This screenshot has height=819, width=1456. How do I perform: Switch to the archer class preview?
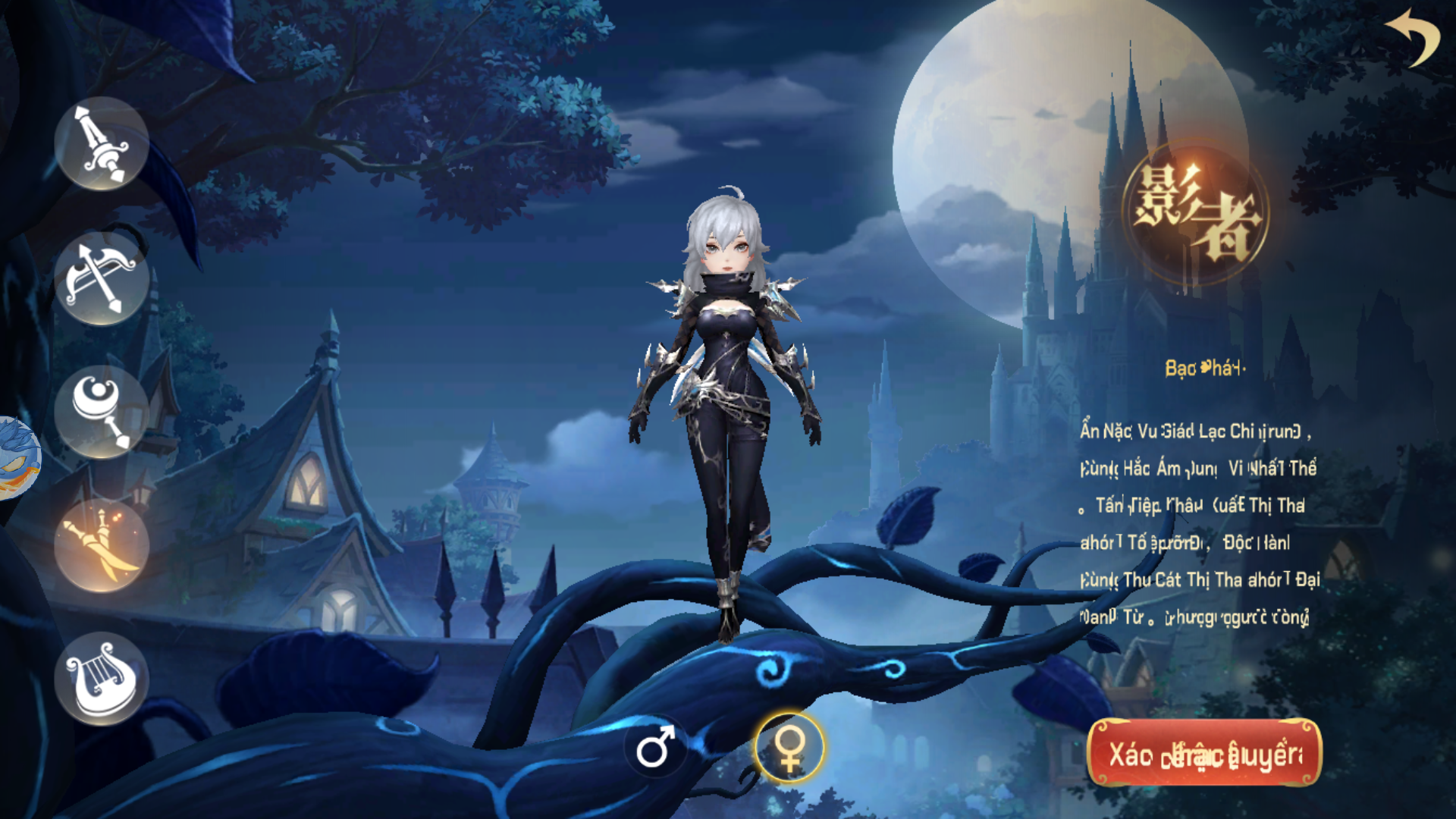coord(102,279)
